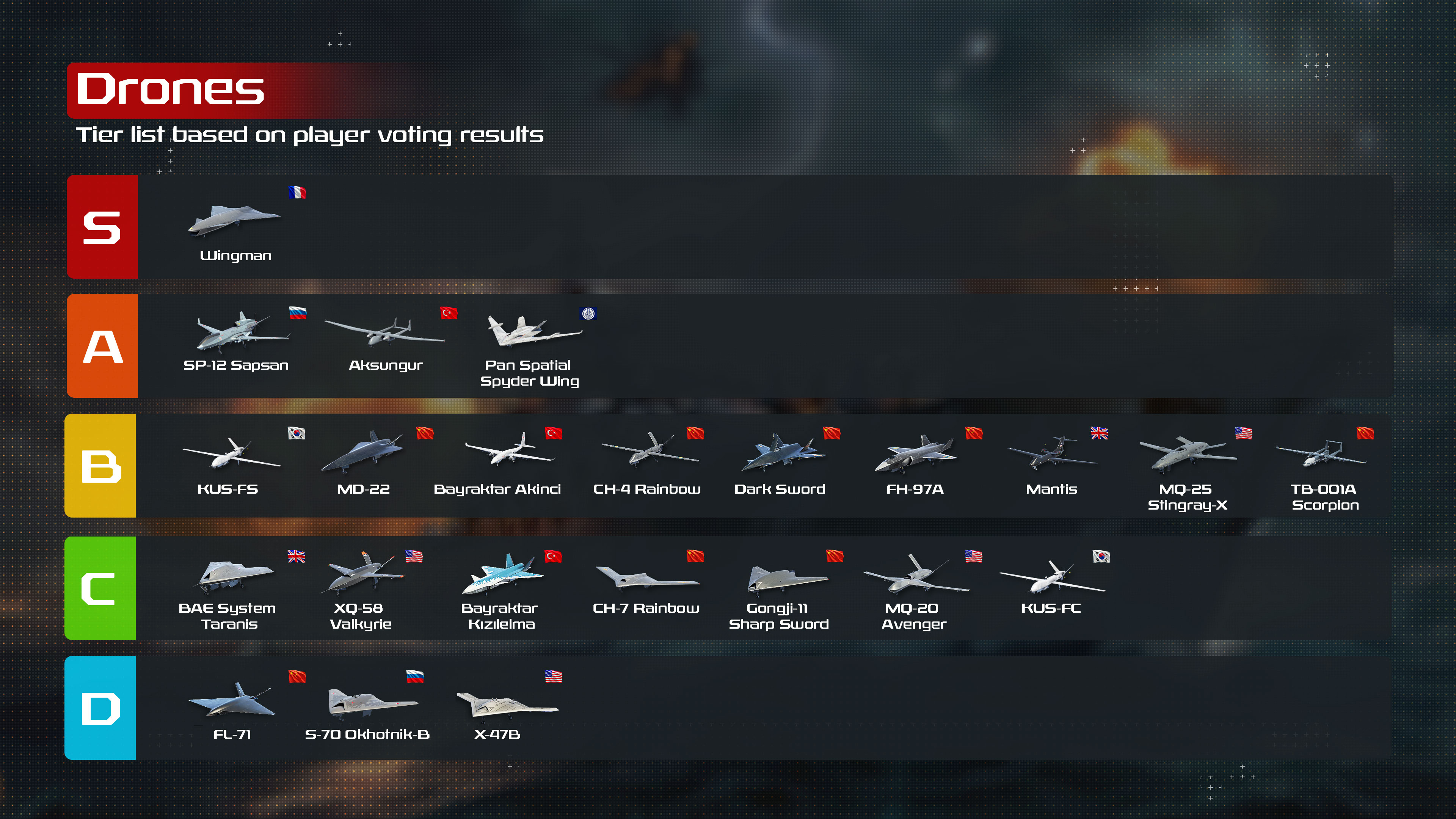Viewport: 1456px width, 819px height.
Task: Click the red S tier label
Action: pos(102,227)
